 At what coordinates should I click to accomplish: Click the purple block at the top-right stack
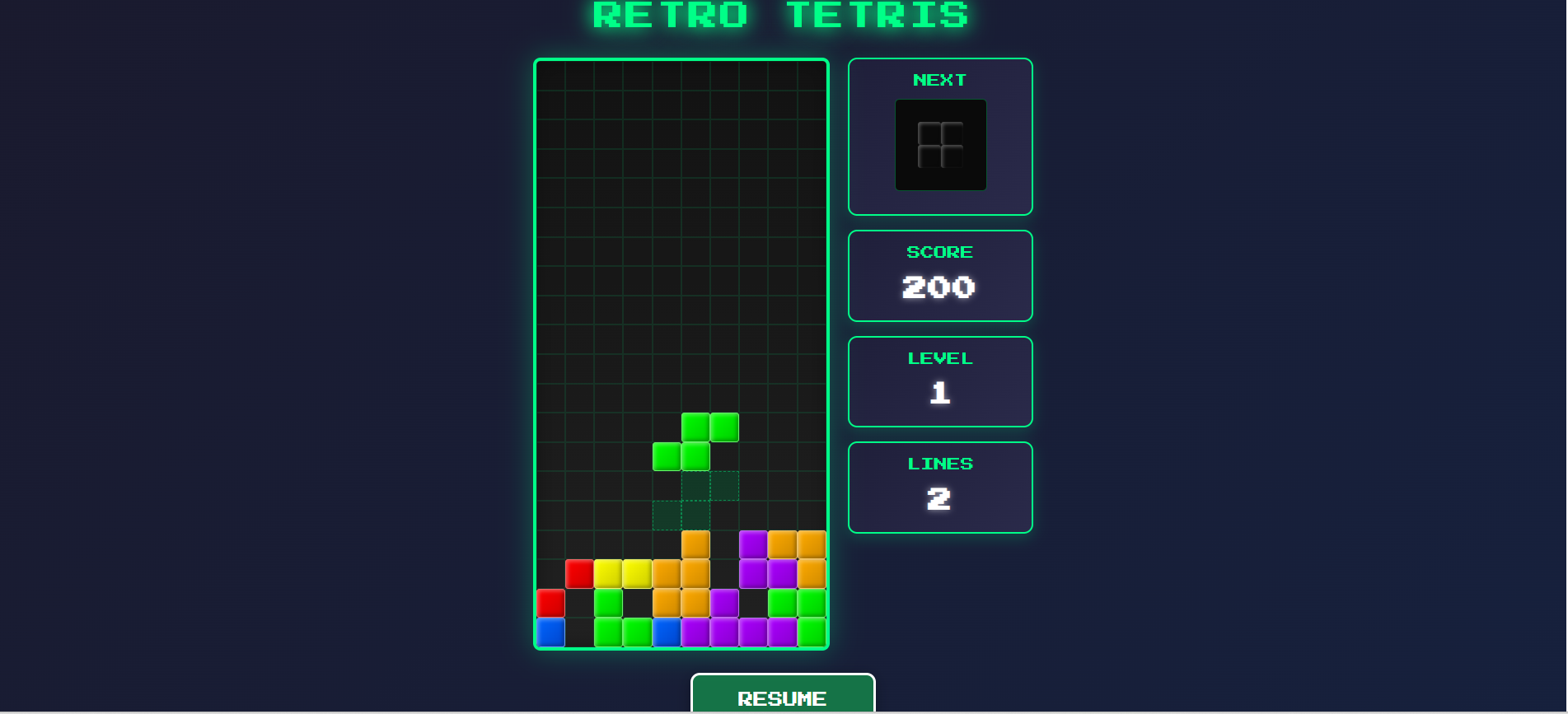click(752, 544)
